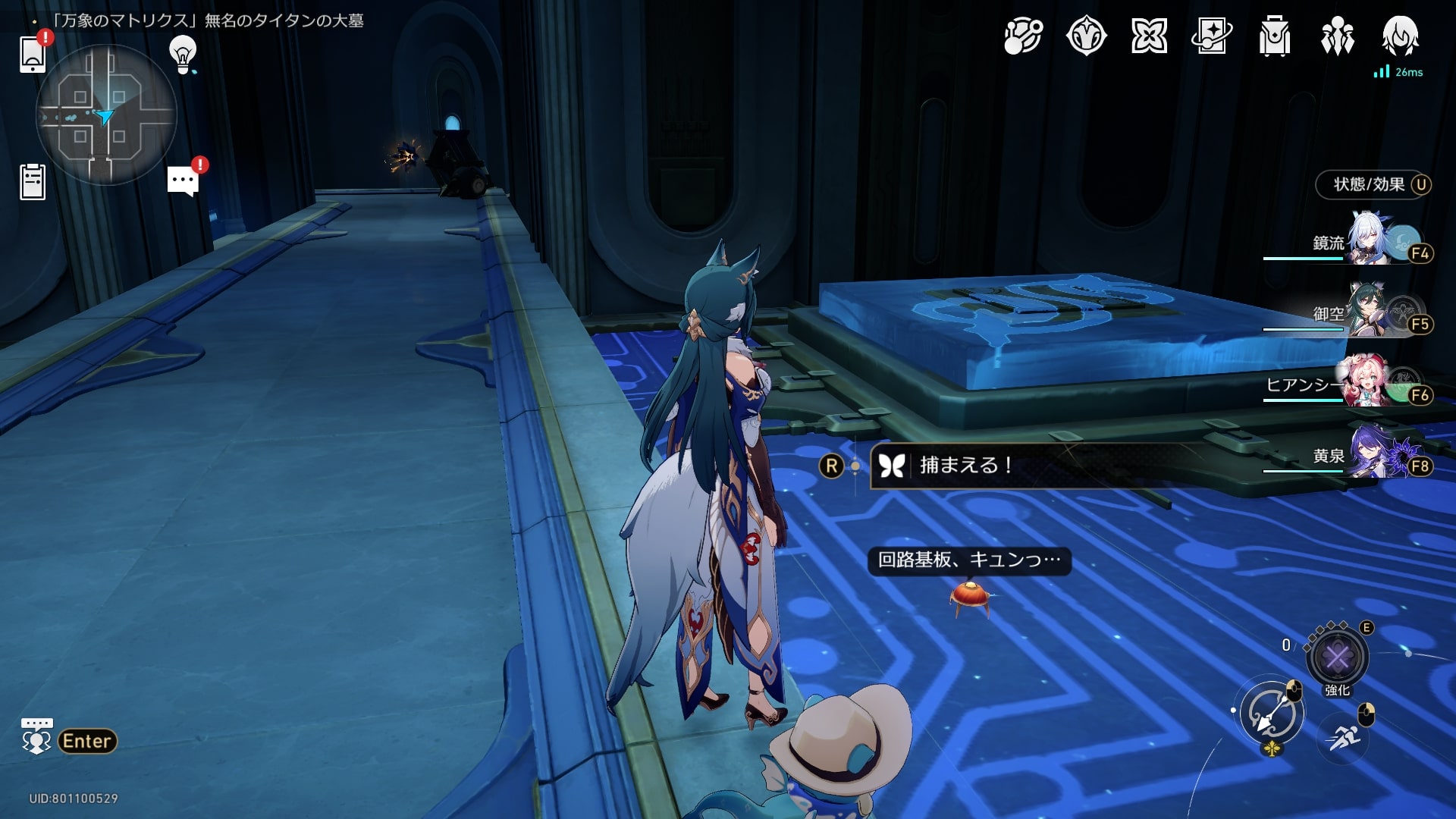This screenshot has height=819, width=1456.
Task: Open the backpack inventory icon
Action: [1274, 36]
